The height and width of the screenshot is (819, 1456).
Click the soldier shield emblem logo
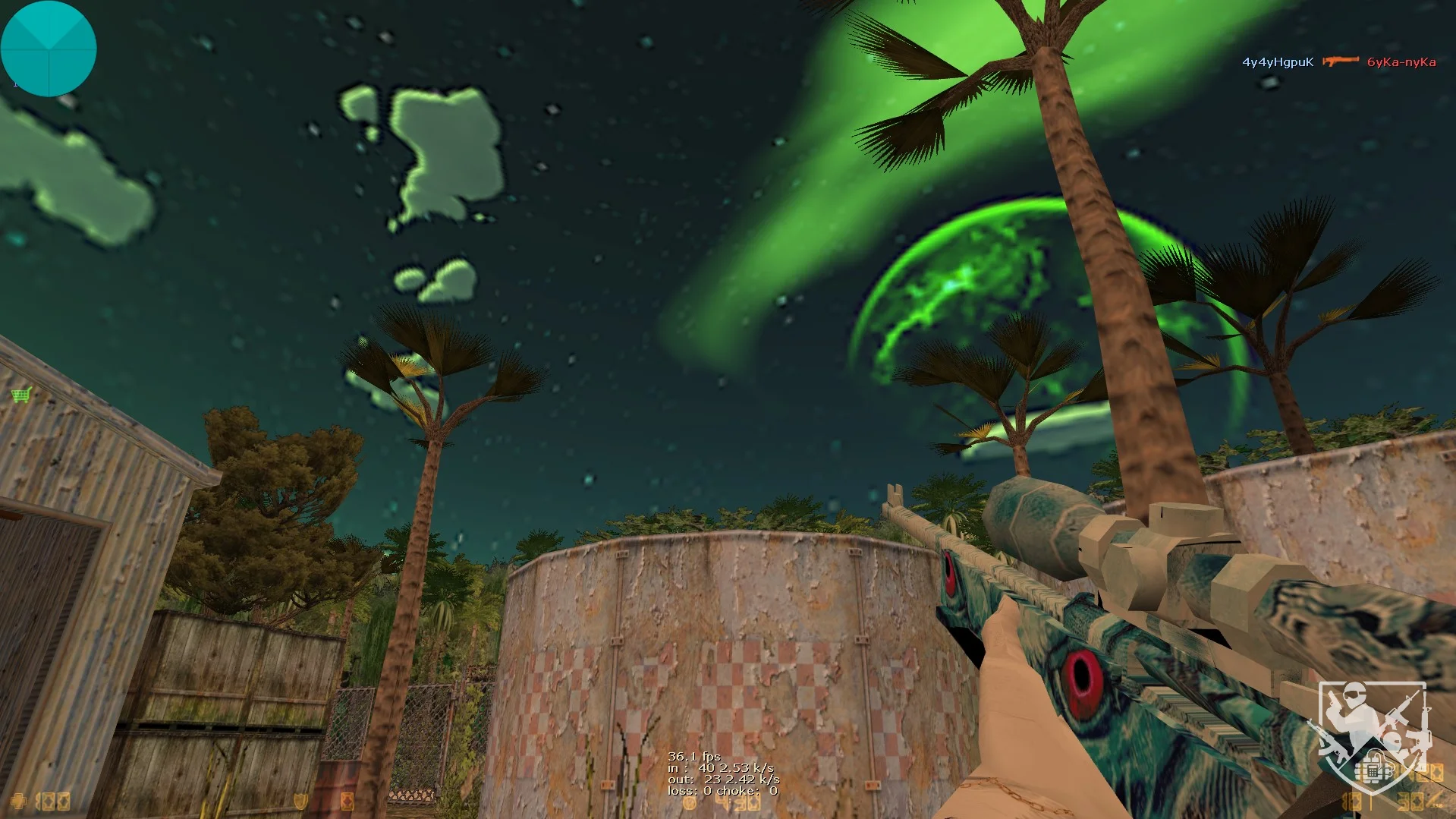[x=1372, y=735]
